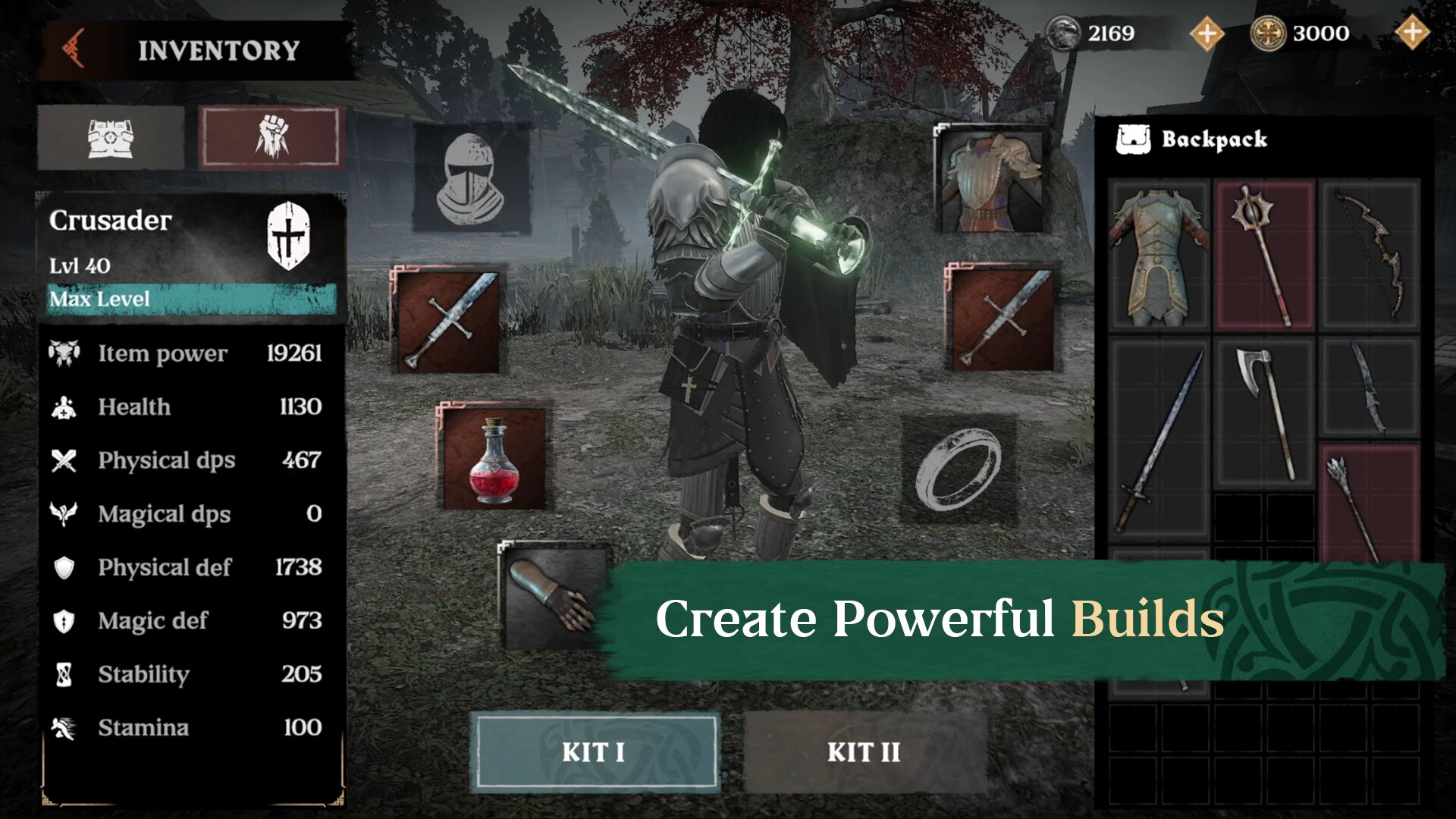The height and width of the screenshot is (819, 1456).
Task: Go back using the Inventory arrow
Action: point(74,49)
